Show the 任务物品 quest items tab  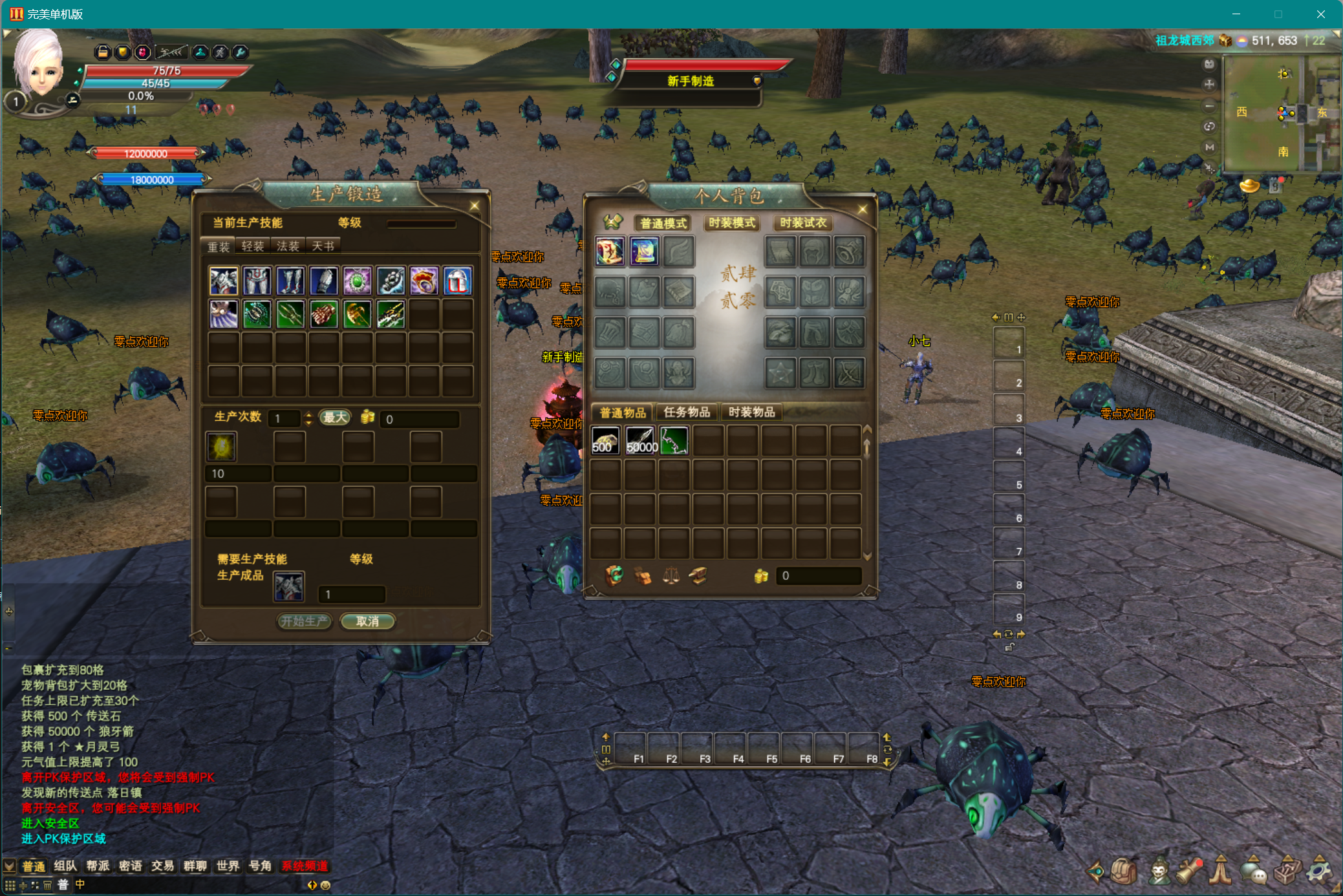point(687,412)
